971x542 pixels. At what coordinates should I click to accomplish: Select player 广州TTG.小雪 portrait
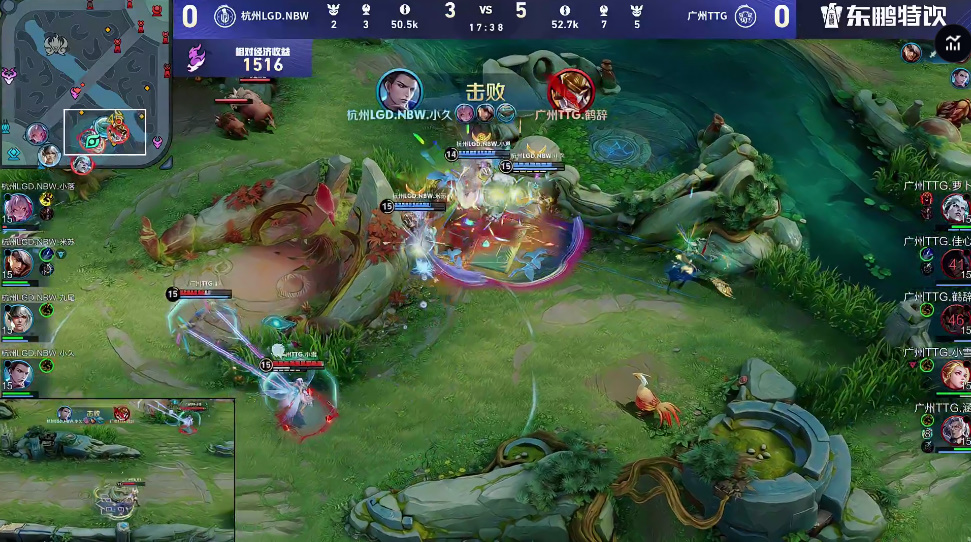955,374
